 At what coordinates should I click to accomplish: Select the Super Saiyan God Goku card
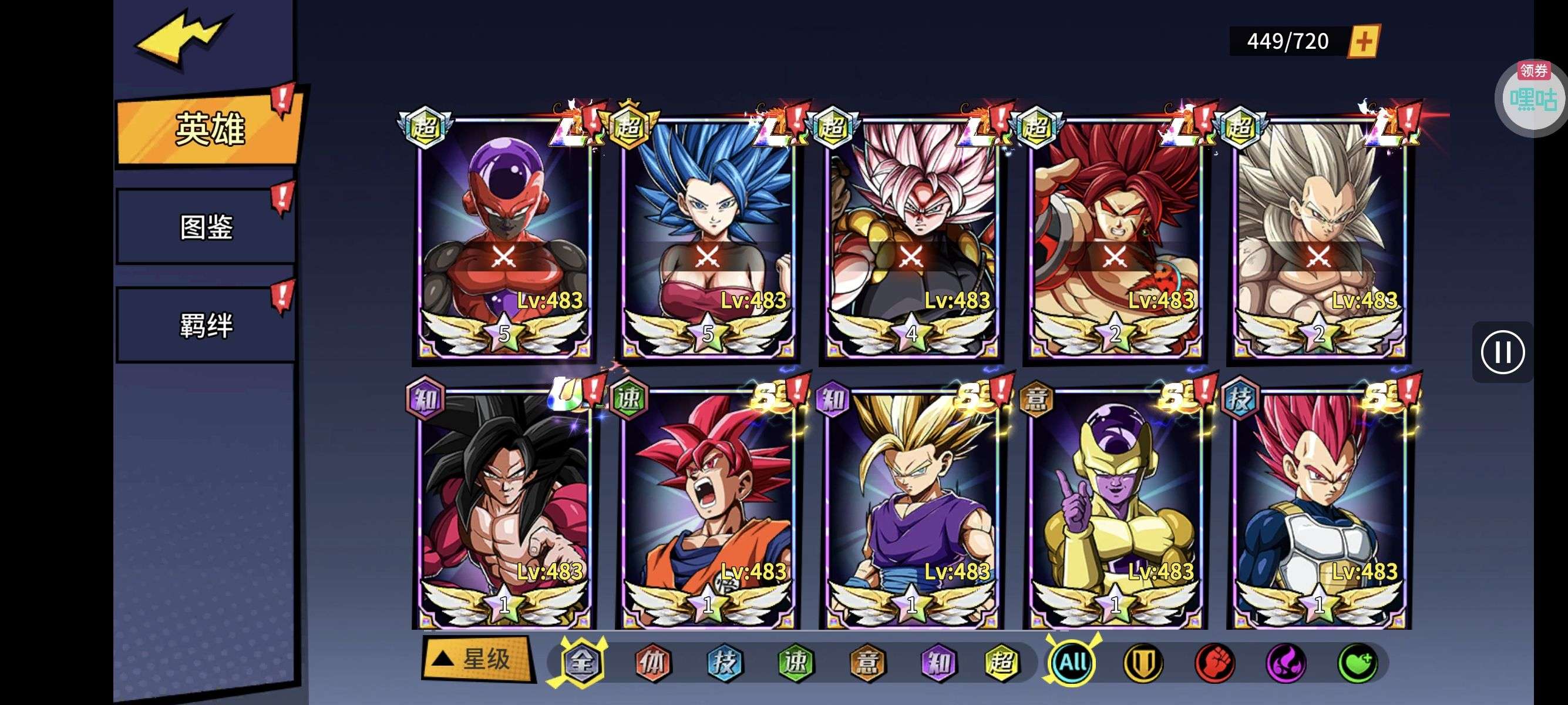[707, 508]
